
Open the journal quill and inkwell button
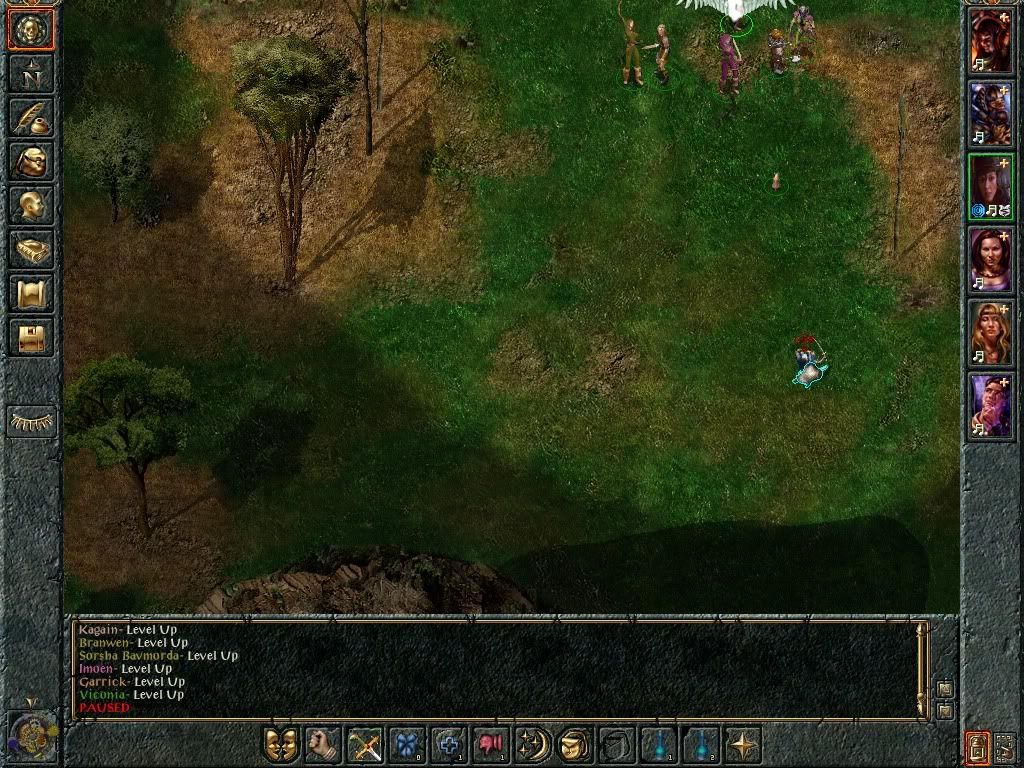pyautogui.click(x=31, y=117)
